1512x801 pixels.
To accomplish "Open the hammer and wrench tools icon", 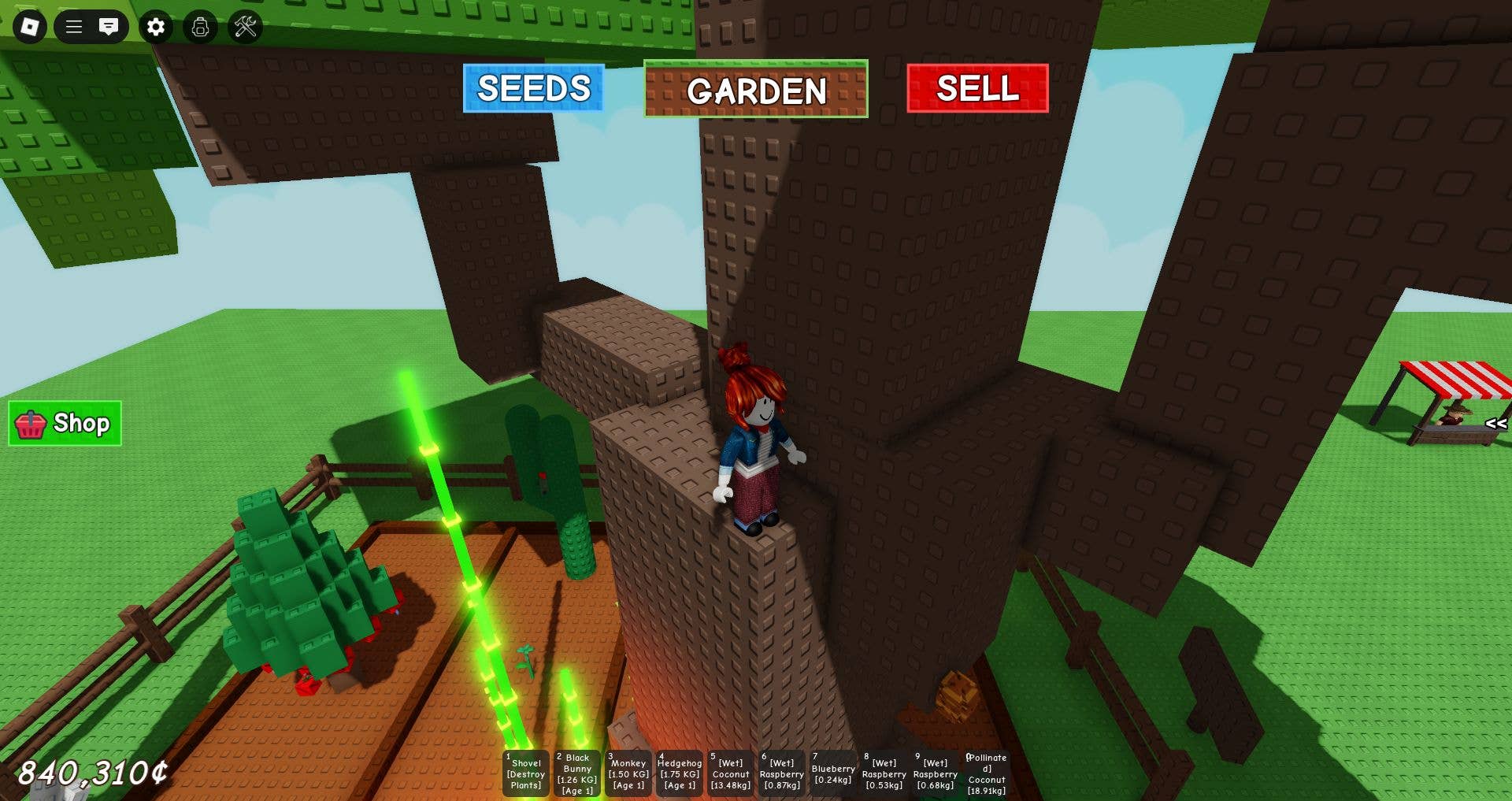I will click(x=245, y=27).
